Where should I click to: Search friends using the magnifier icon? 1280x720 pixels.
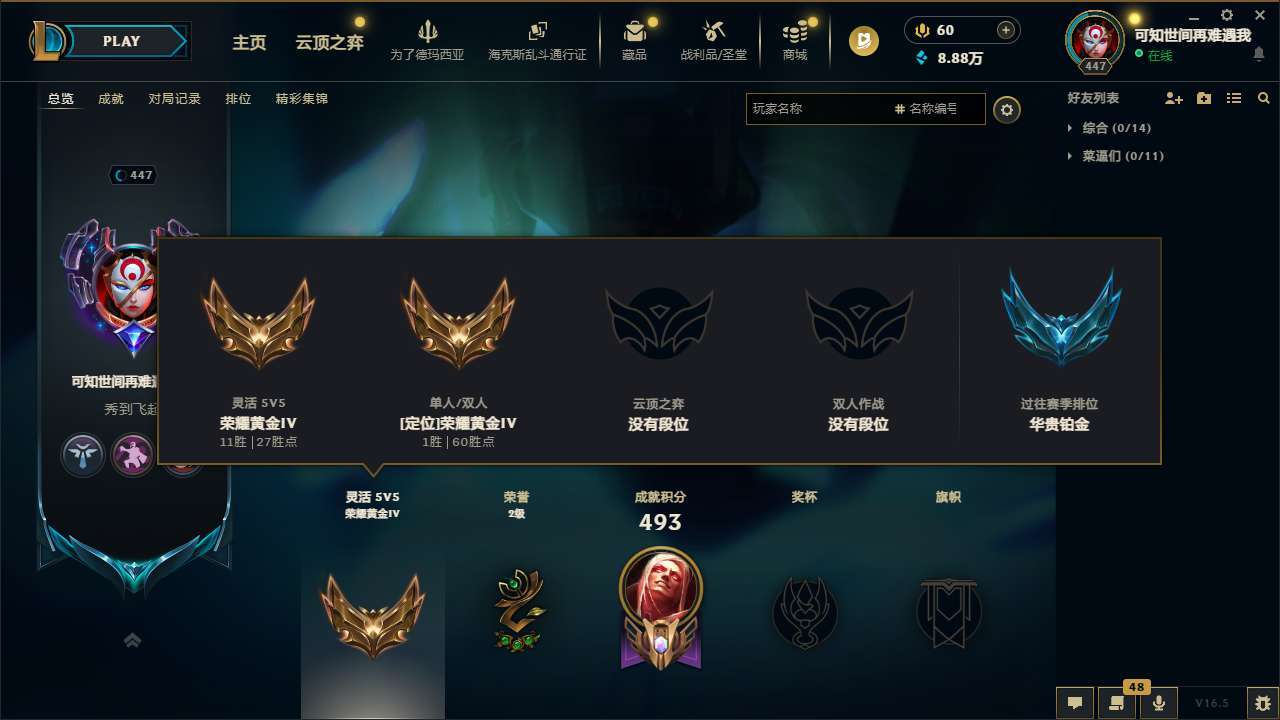click(x=1263, y=98)
